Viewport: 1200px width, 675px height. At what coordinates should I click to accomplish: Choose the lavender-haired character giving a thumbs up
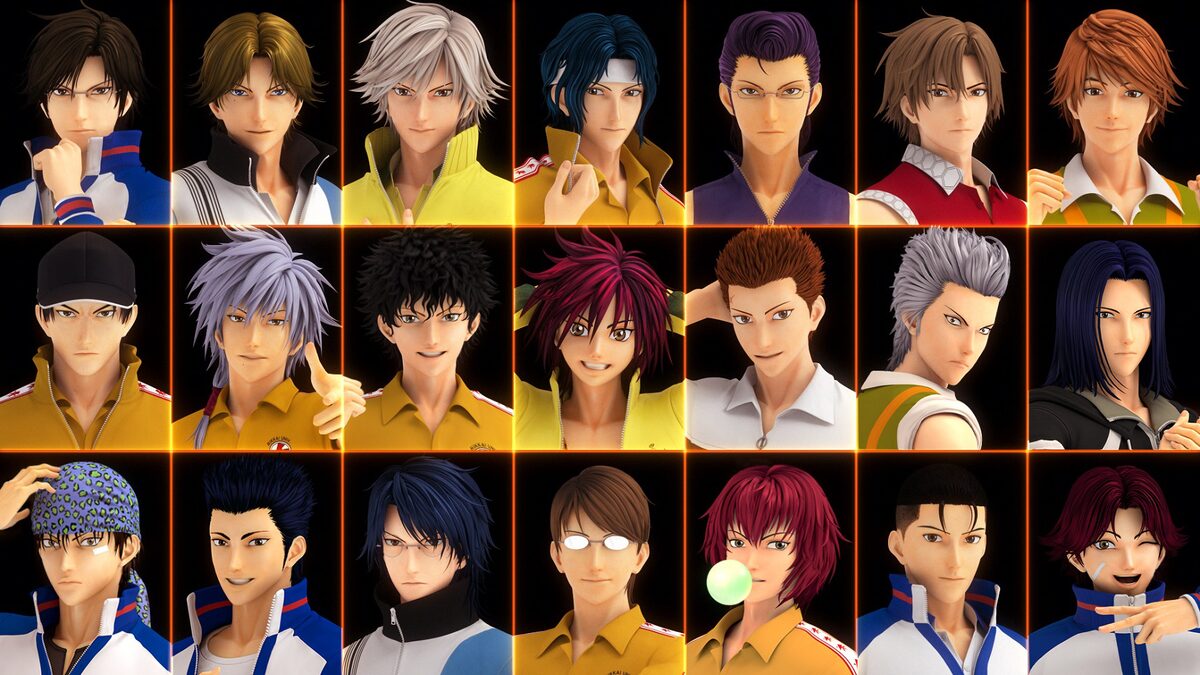tap(256, 338)
